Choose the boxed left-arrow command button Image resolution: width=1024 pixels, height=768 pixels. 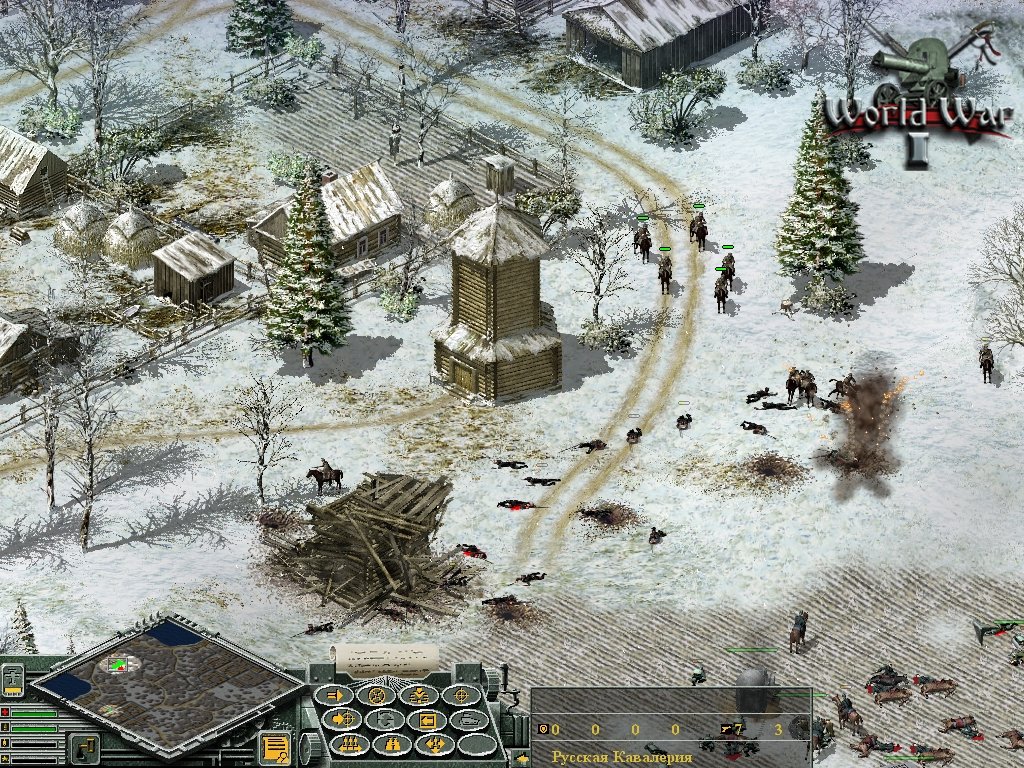click(427, 720)
